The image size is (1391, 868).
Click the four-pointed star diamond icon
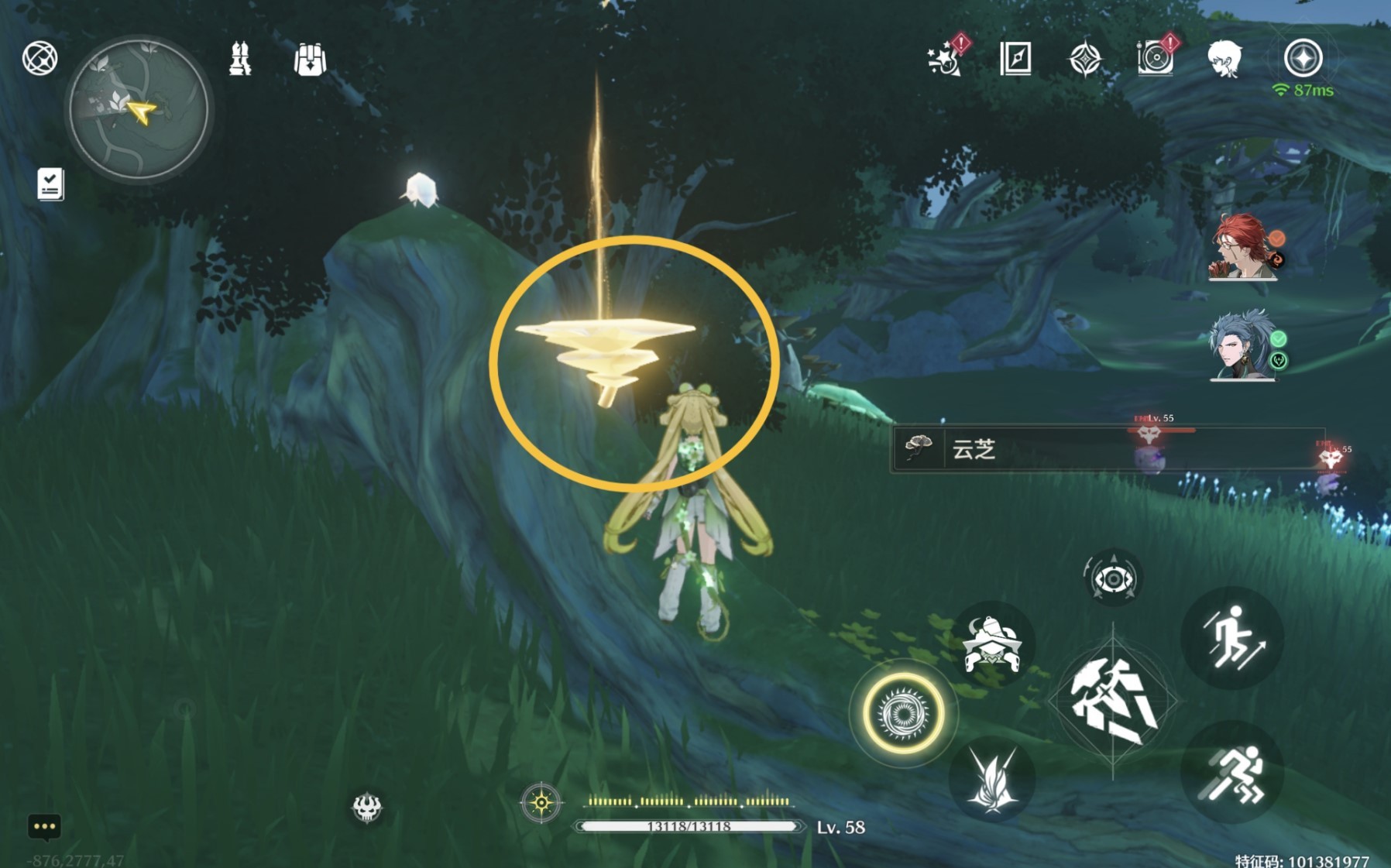point(1084,59)
